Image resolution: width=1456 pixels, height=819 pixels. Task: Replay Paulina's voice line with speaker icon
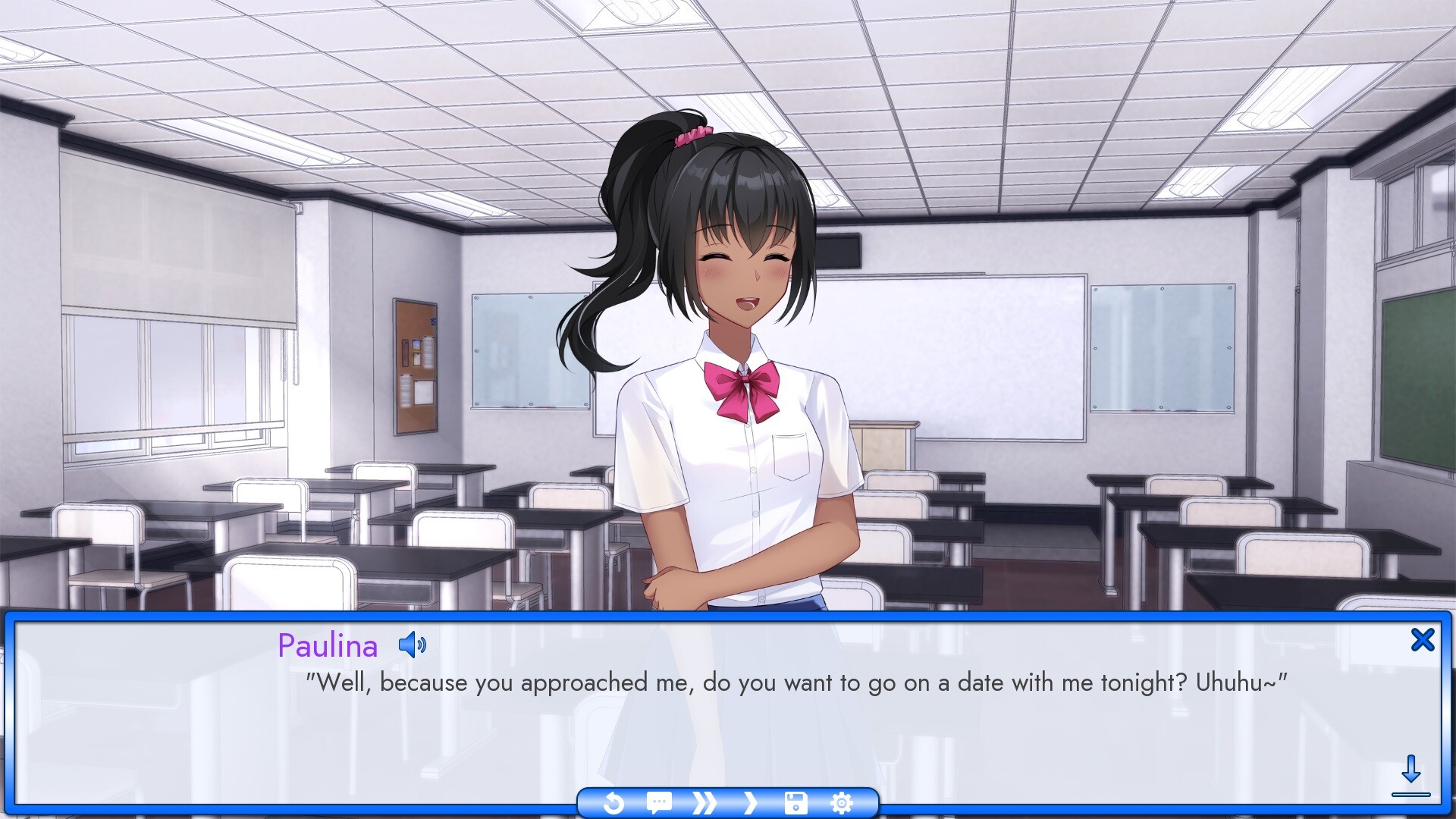tap(412, 646)
